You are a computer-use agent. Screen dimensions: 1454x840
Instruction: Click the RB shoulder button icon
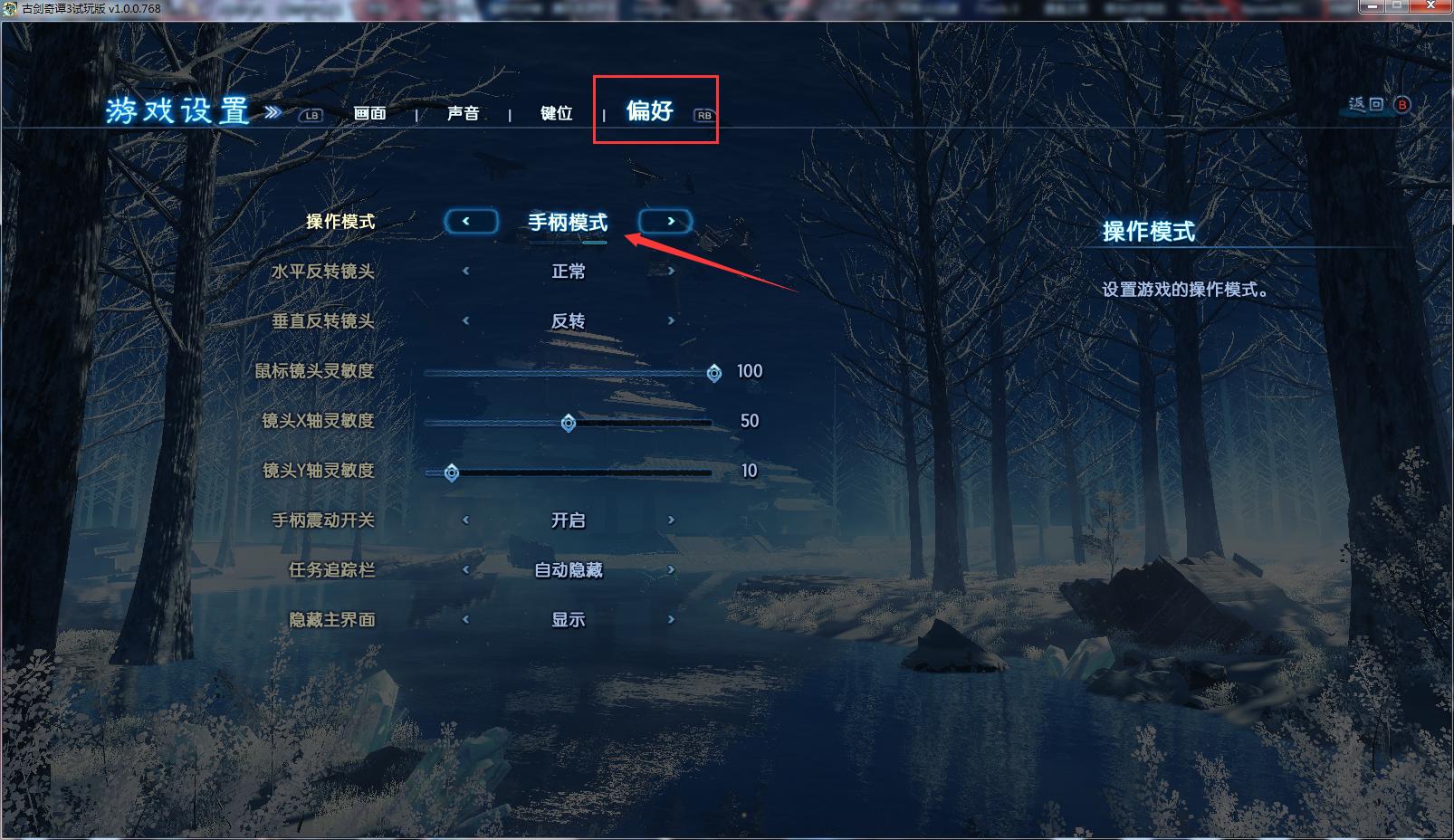704,115
